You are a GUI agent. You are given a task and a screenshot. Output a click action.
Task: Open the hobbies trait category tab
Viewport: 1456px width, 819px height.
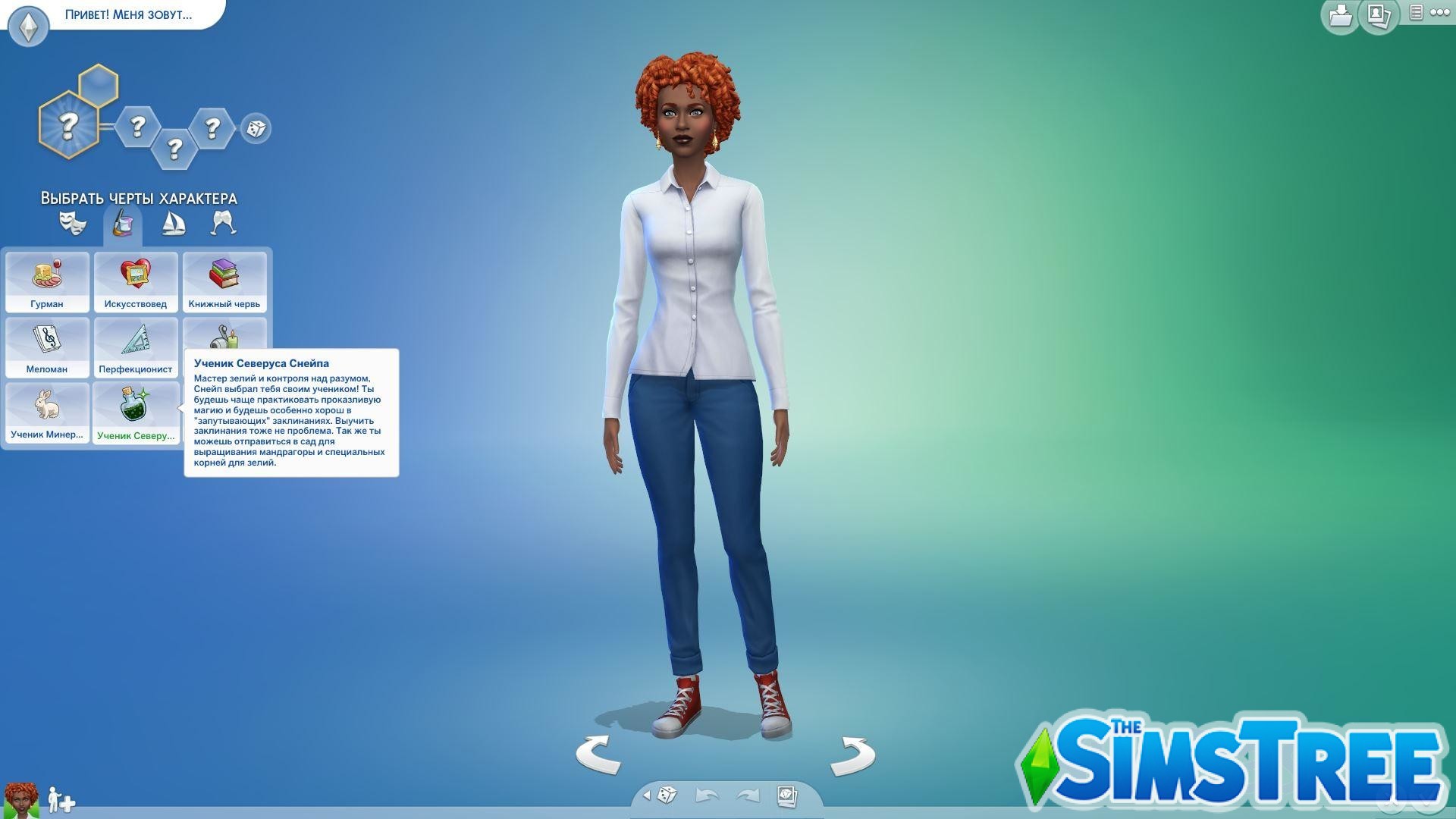point(122,224)
